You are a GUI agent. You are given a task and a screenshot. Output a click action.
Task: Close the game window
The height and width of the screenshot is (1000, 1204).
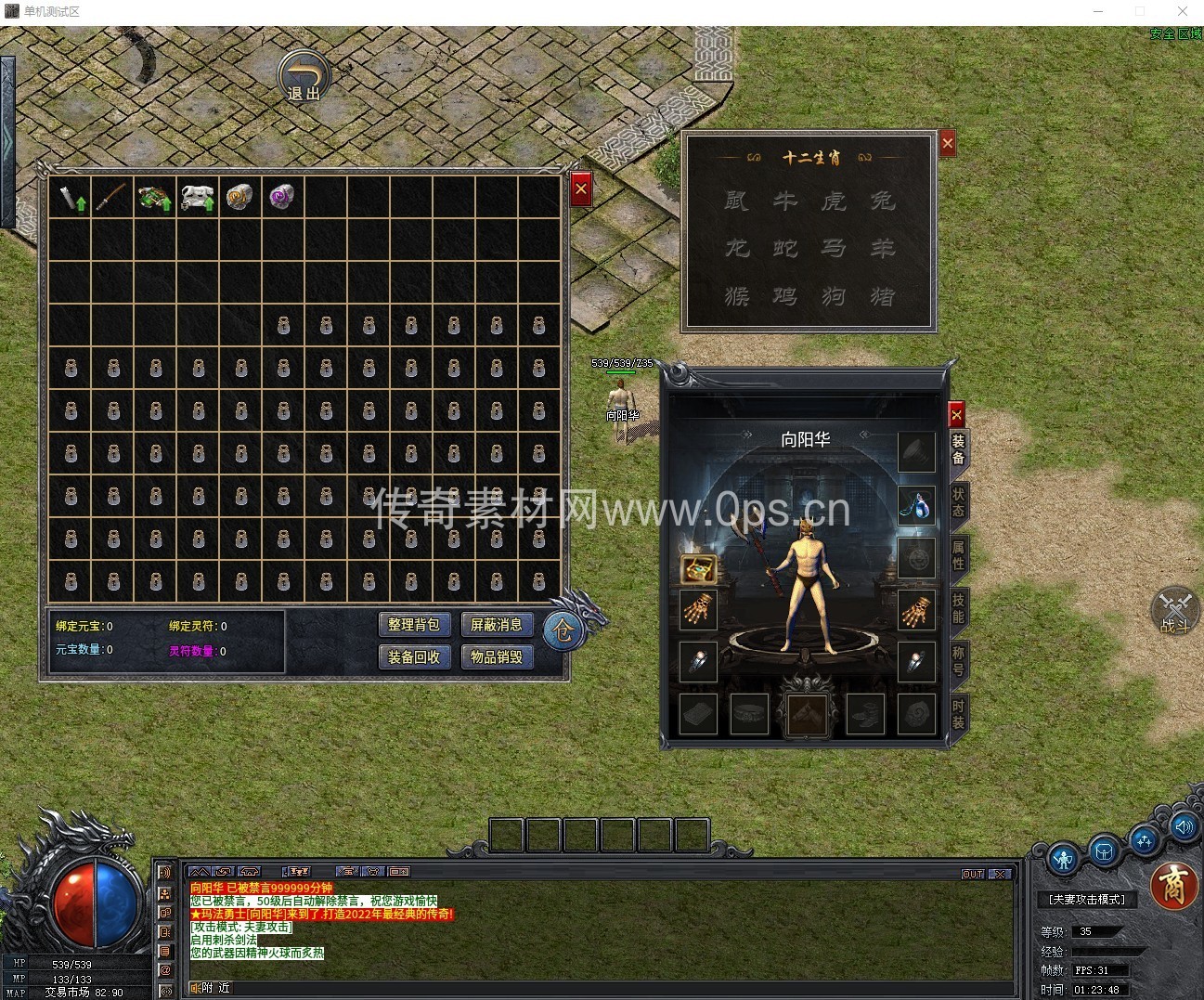(x=1183, y=11)
